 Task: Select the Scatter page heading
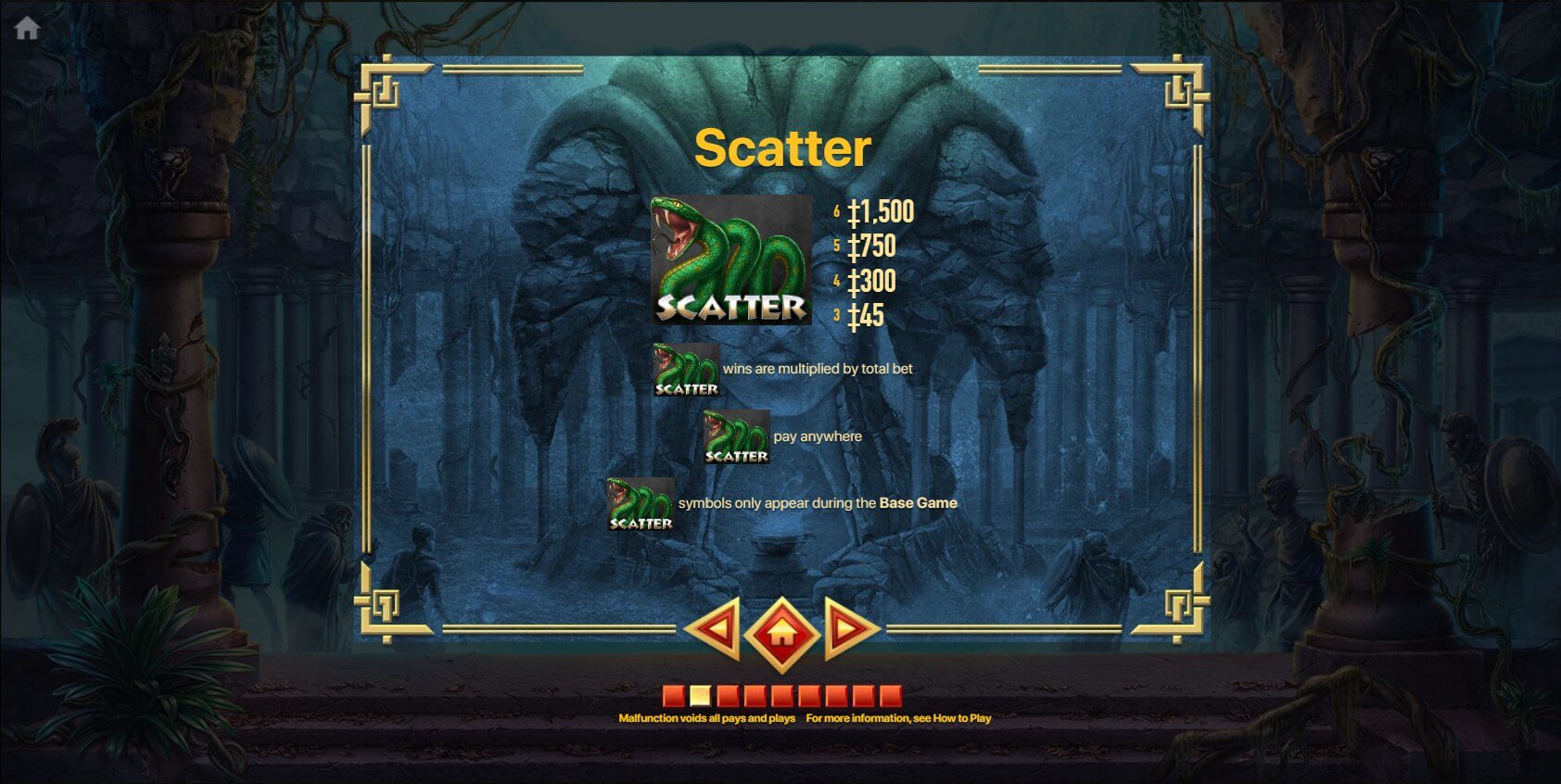(x=781, y=148)
